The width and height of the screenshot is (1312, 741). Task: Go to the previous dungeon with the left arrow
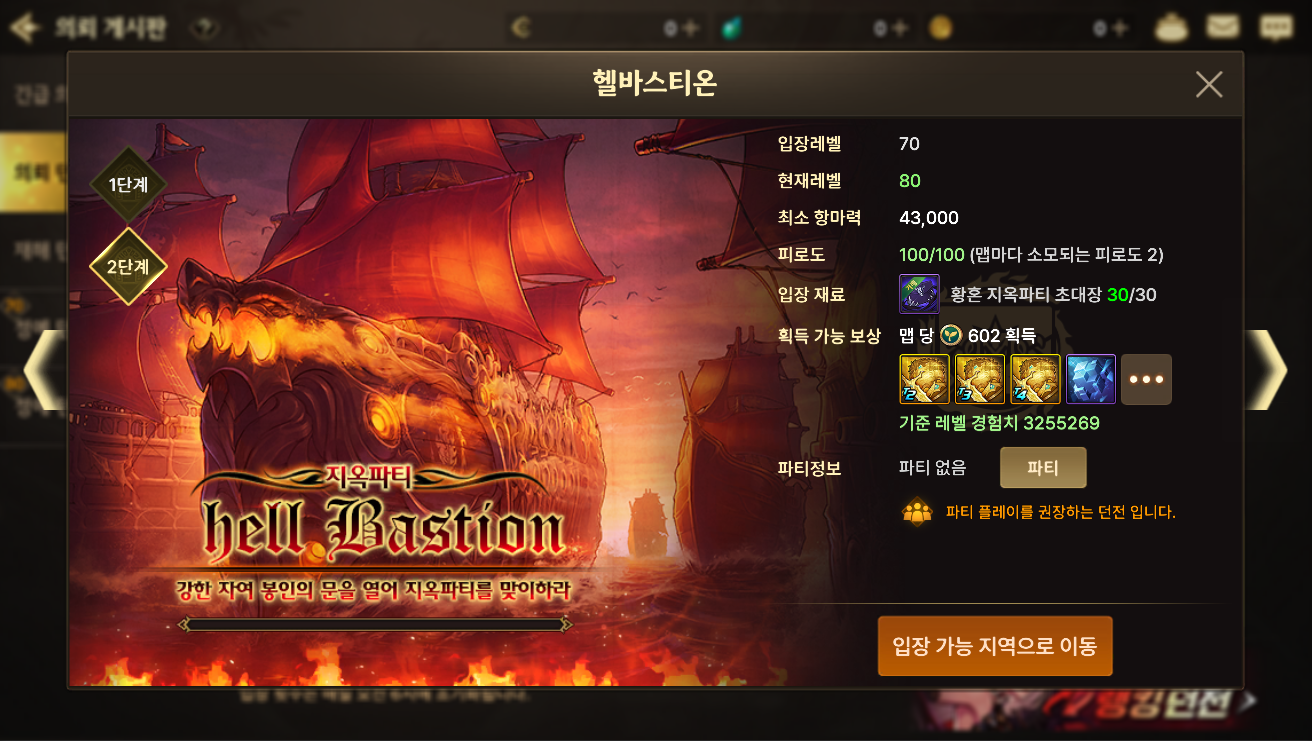point(42,370)
